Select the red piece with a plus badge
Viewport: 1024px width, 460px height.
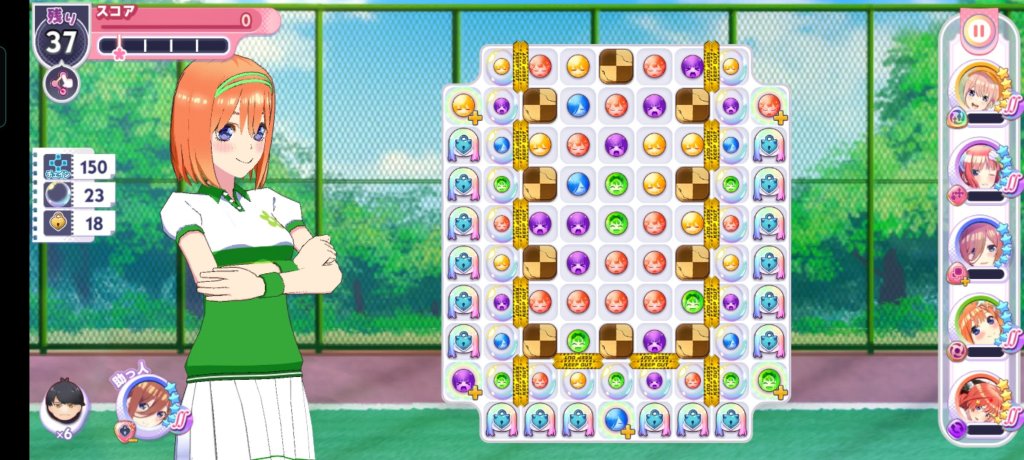[x=768, y=105]
